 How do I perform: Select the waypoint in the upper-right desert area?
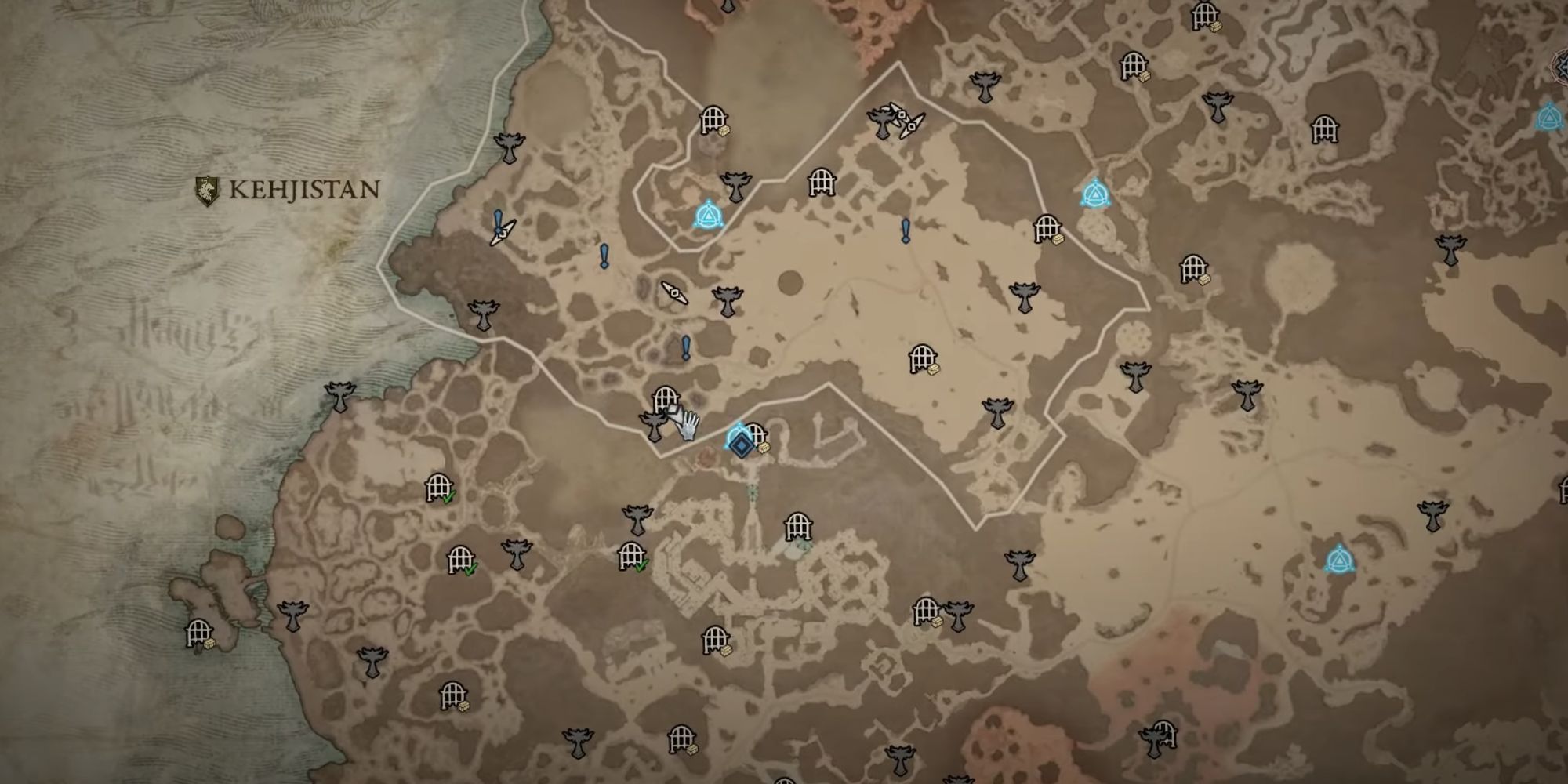point(1098,193)
